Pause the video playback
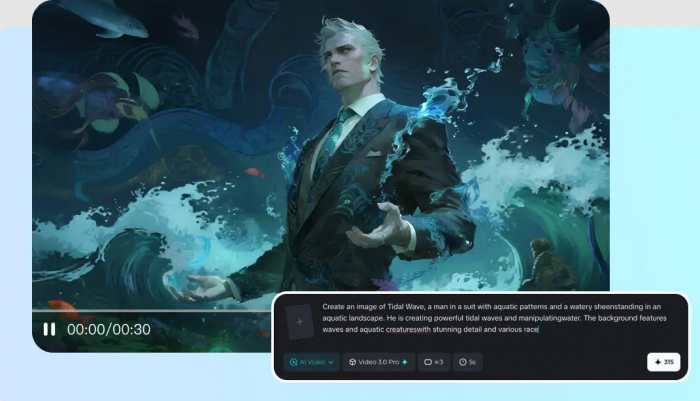700x401 pixels. 49,329
